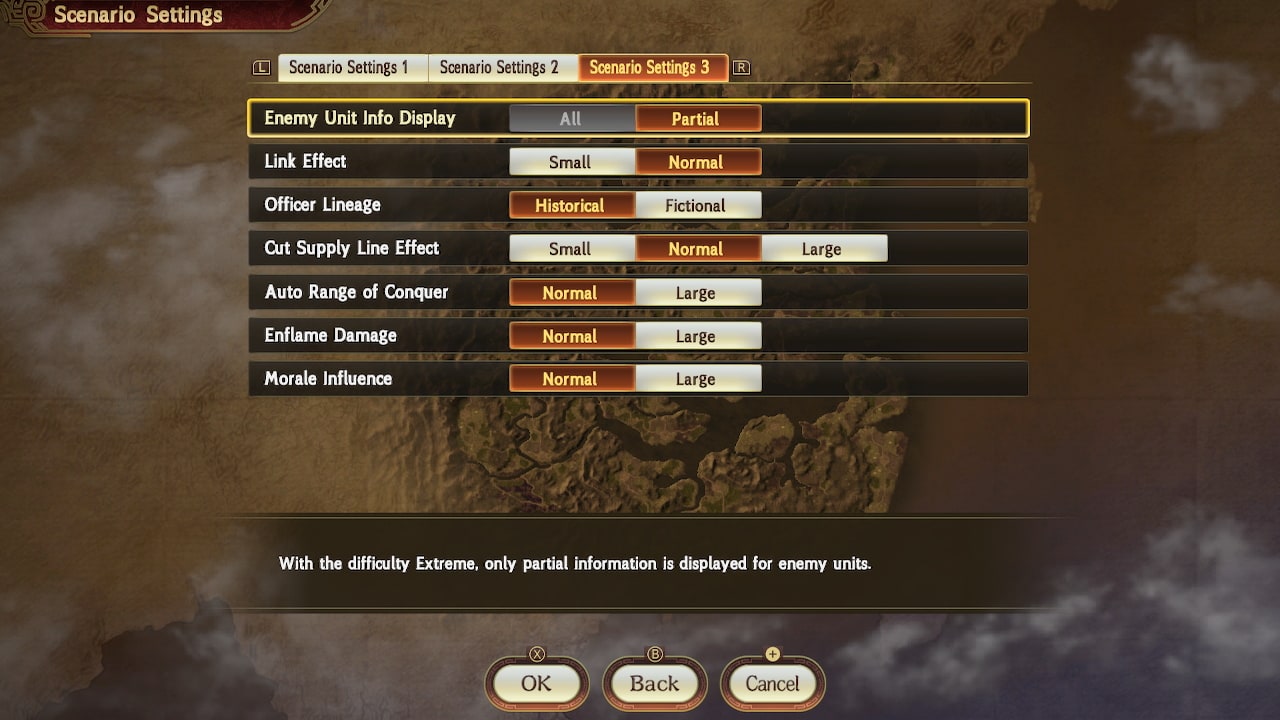Screen dimensions: 1280x720
Task: Set Cut Supply Line Effect to Small
Action: (x=571, y=248)
